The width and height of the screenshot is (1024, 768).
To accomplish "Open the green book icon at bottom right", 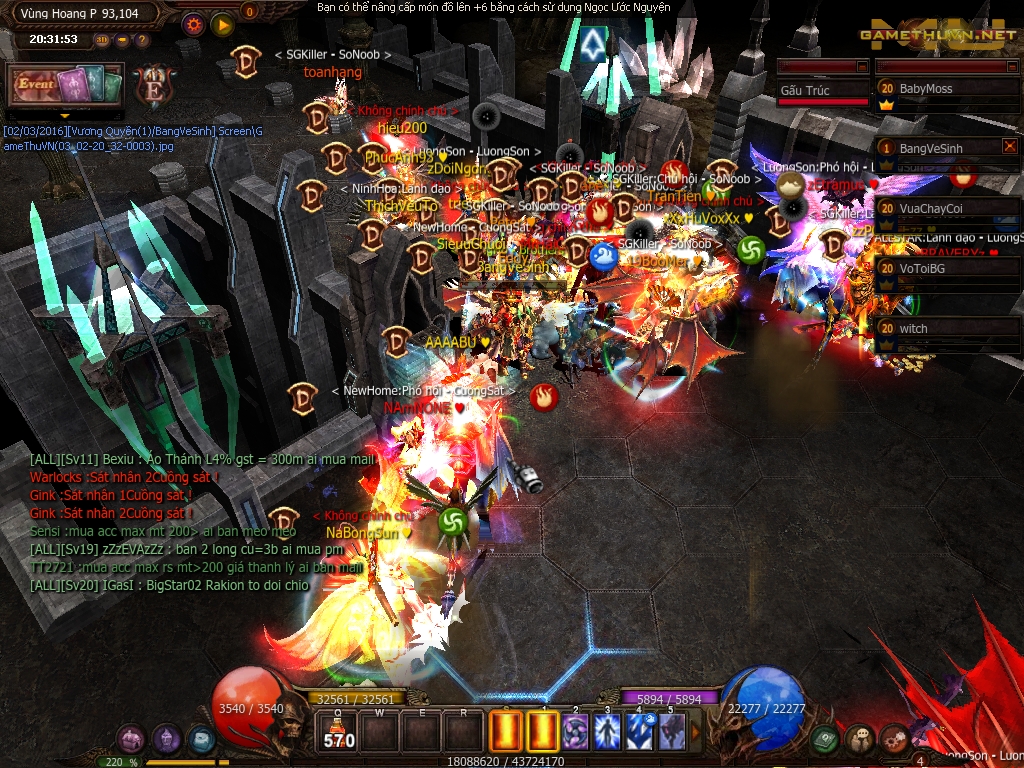I will [x=824, y=740].
